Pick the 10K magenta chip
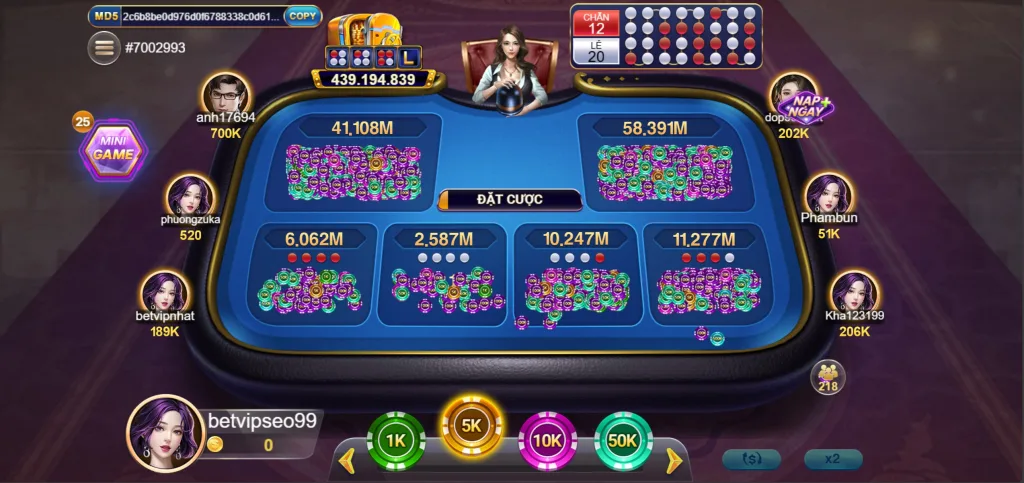The image size is (1024, 483). pyautogui.click(x=547, y=440)
